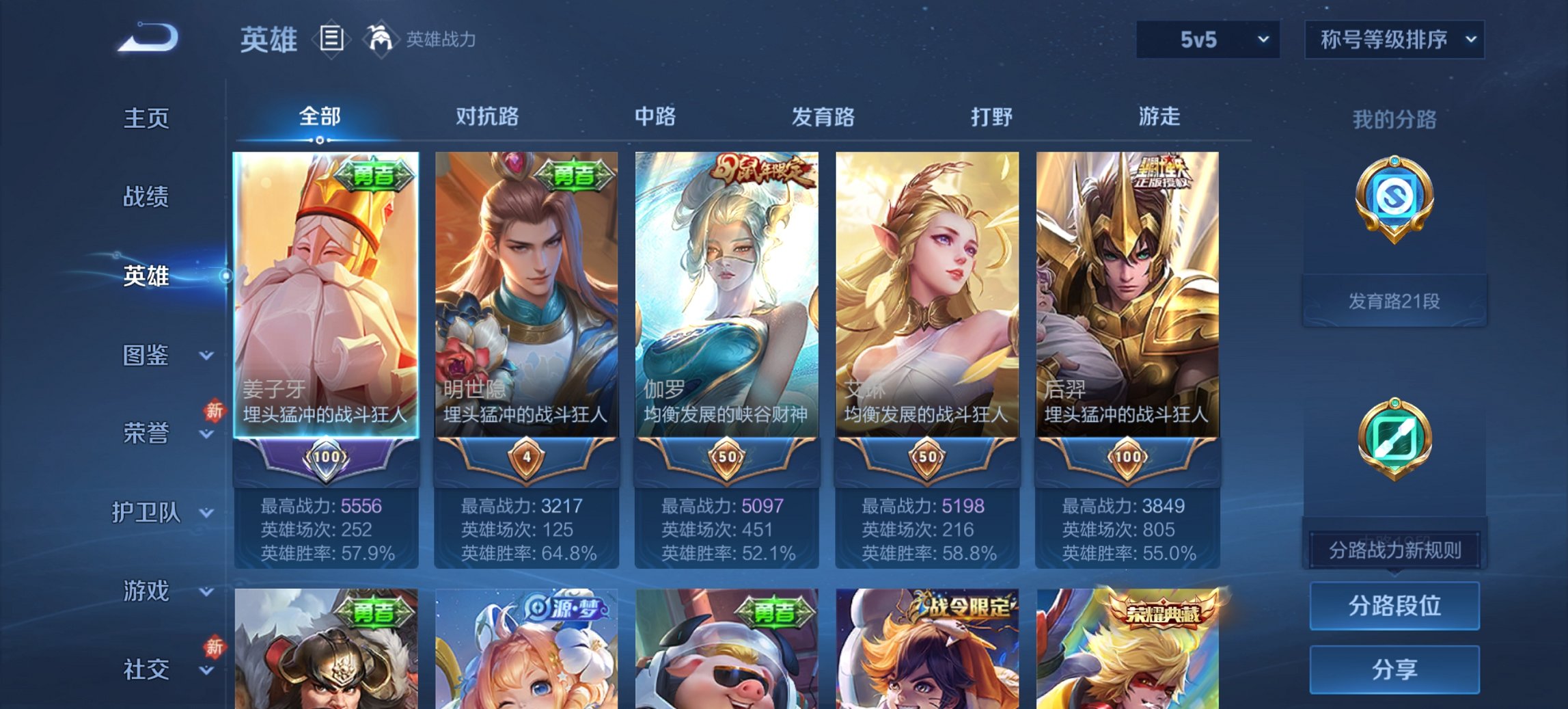Click the 英雄战力 helmet icon in the header
1568x709 pixels.
[x=379, y=40]
